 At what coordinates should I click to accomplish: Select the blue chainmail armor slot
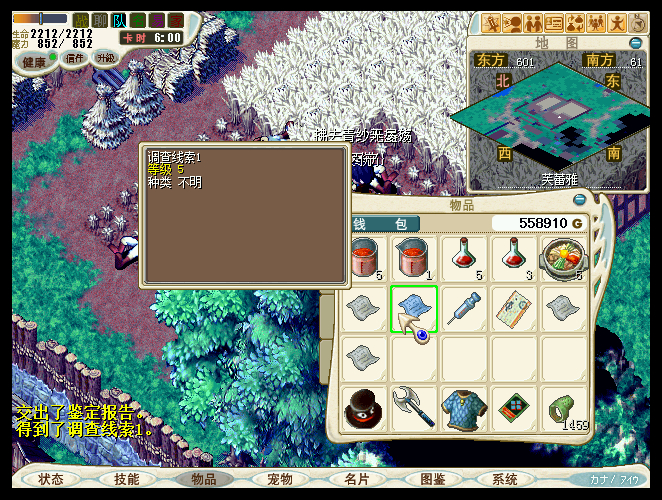point(465,409)
